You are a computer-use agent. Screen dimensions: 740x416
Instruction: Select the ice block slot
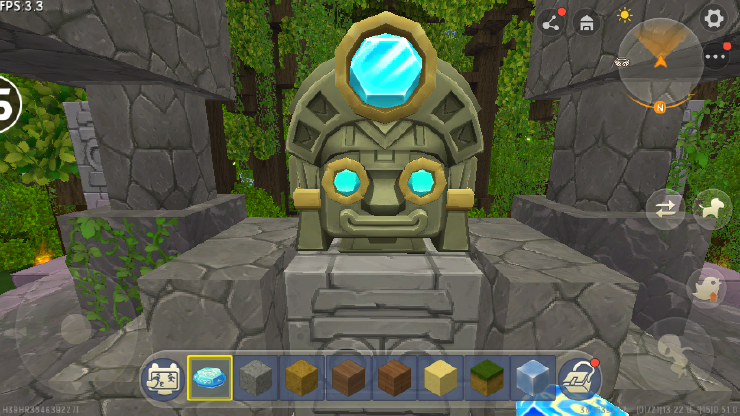(x=532, y=377)
